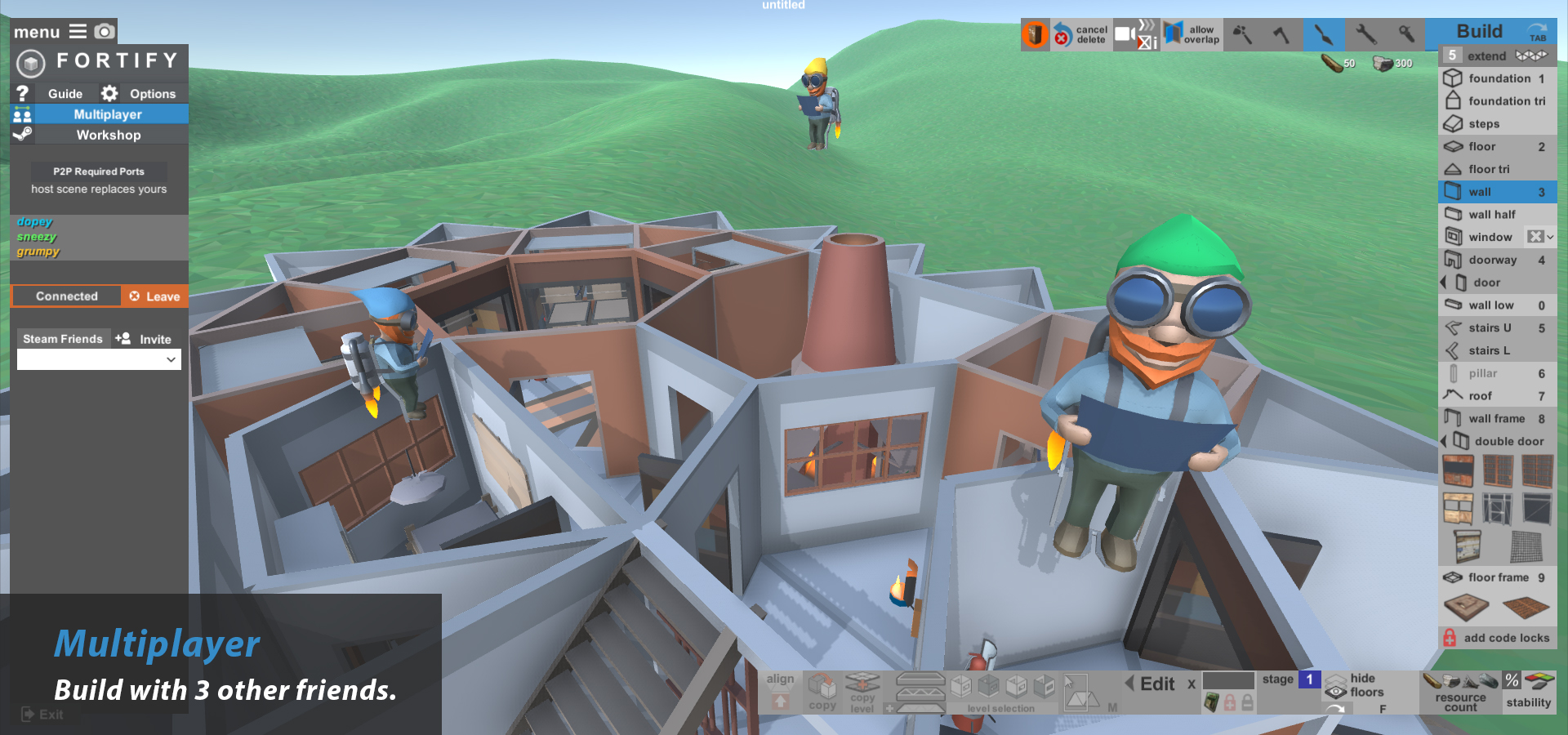Click the screwdriver tool icon
The image size is (1568, 735).
[x=1406, y=34]
